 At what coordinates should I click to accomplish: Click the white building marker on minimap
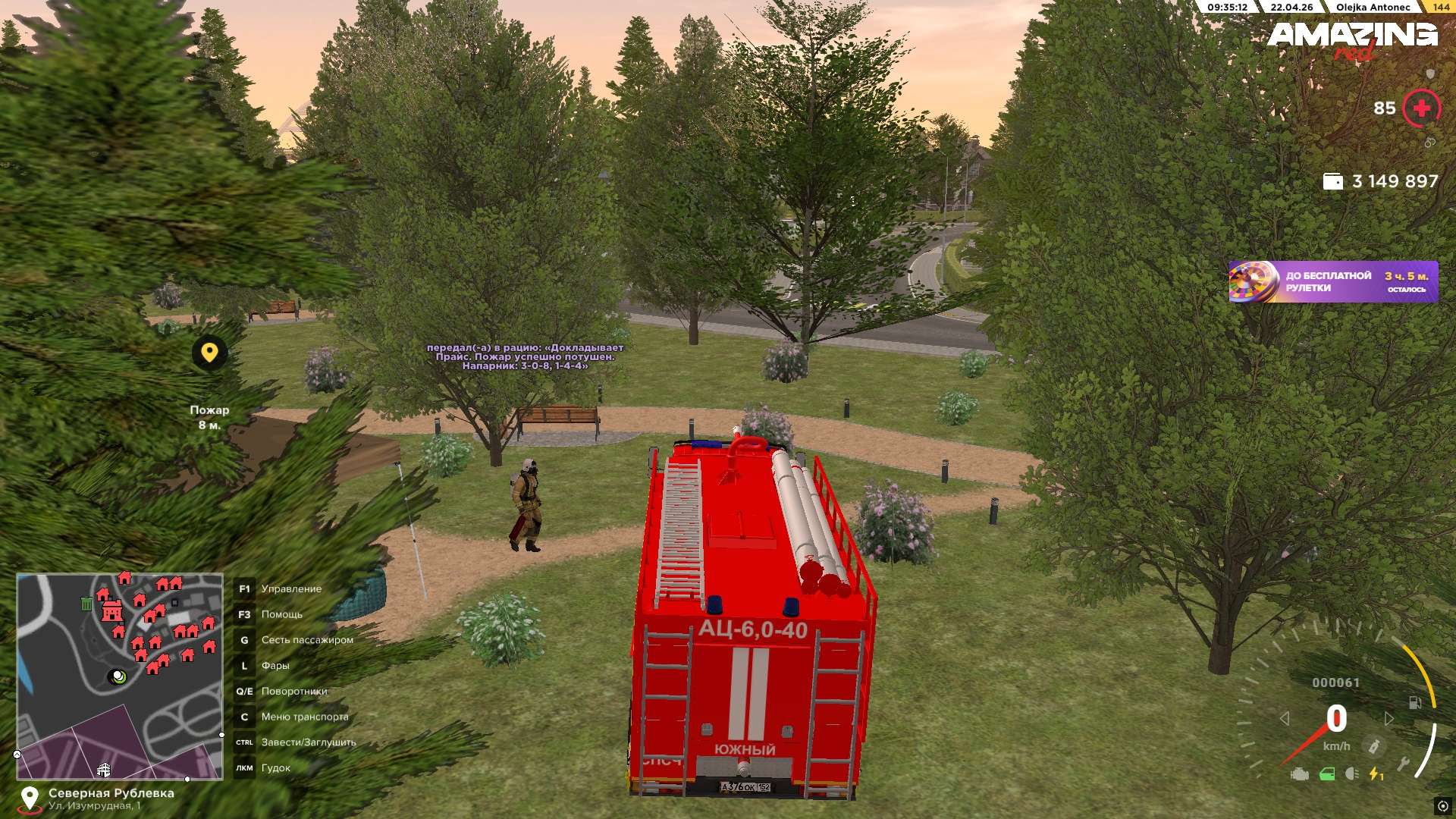(x=104, y=770)
